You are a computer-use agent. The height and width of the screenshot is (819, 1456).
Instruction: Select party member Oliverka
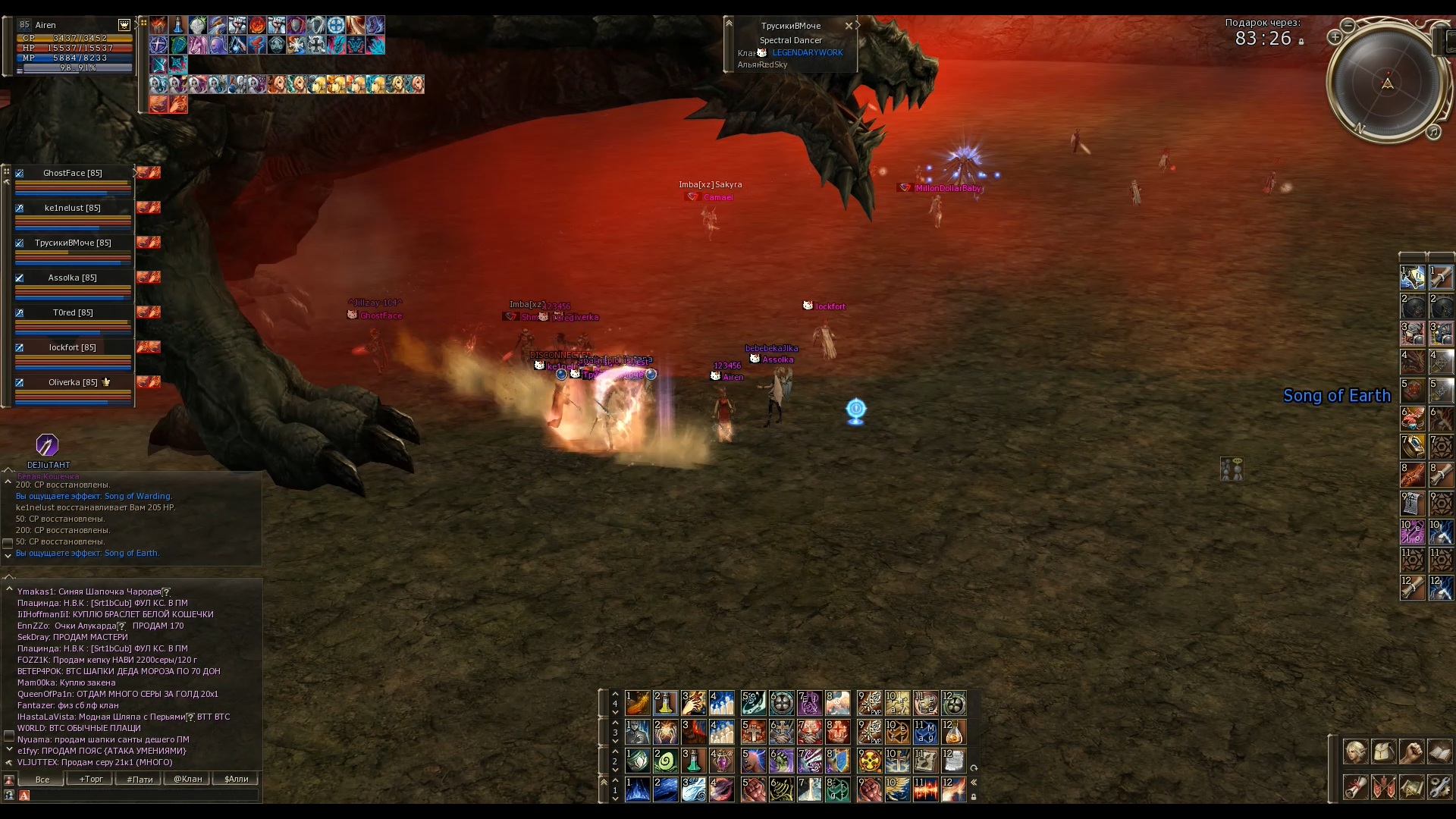point(73,382)
